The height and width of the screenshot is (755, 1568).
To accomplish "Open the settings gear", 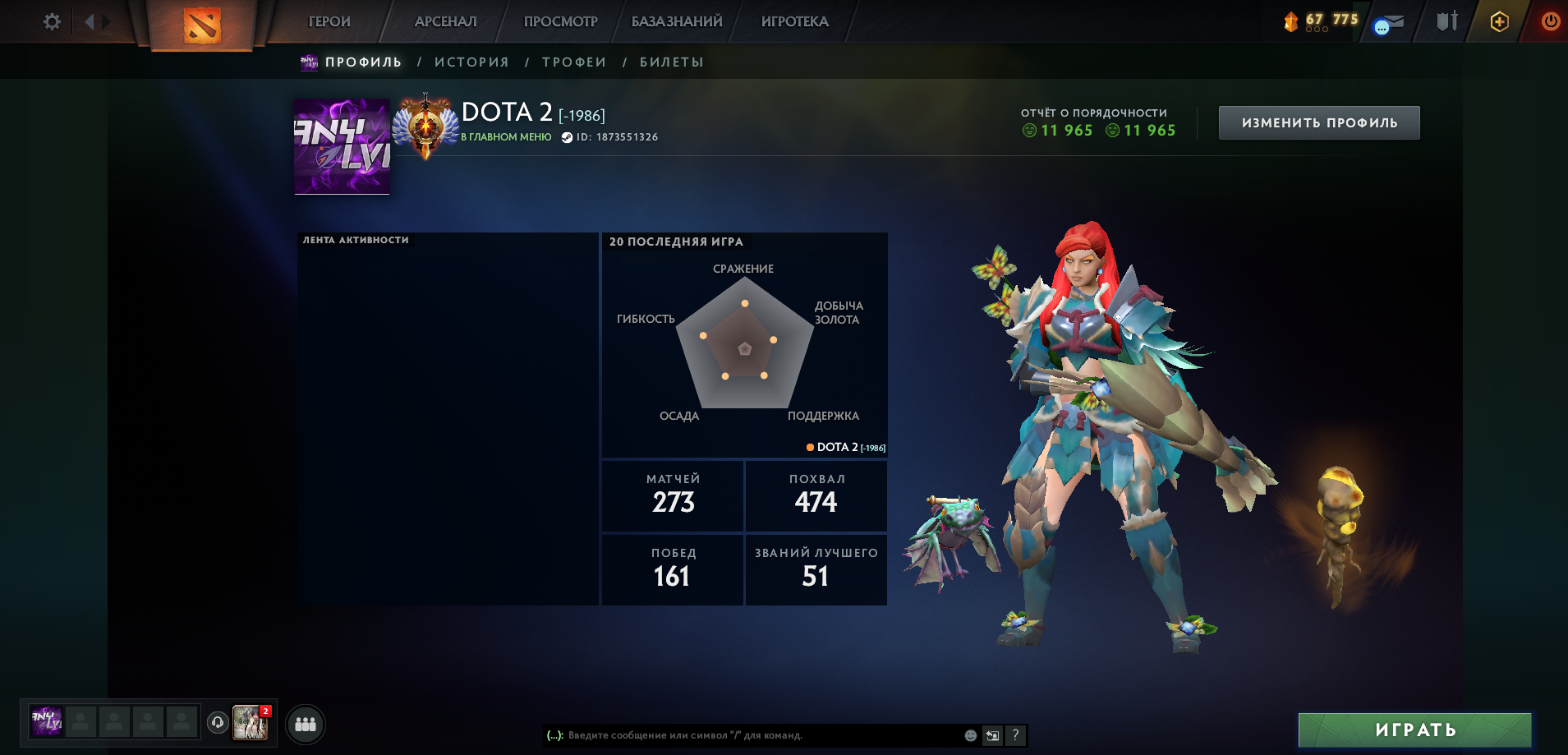I will (51, 22).
